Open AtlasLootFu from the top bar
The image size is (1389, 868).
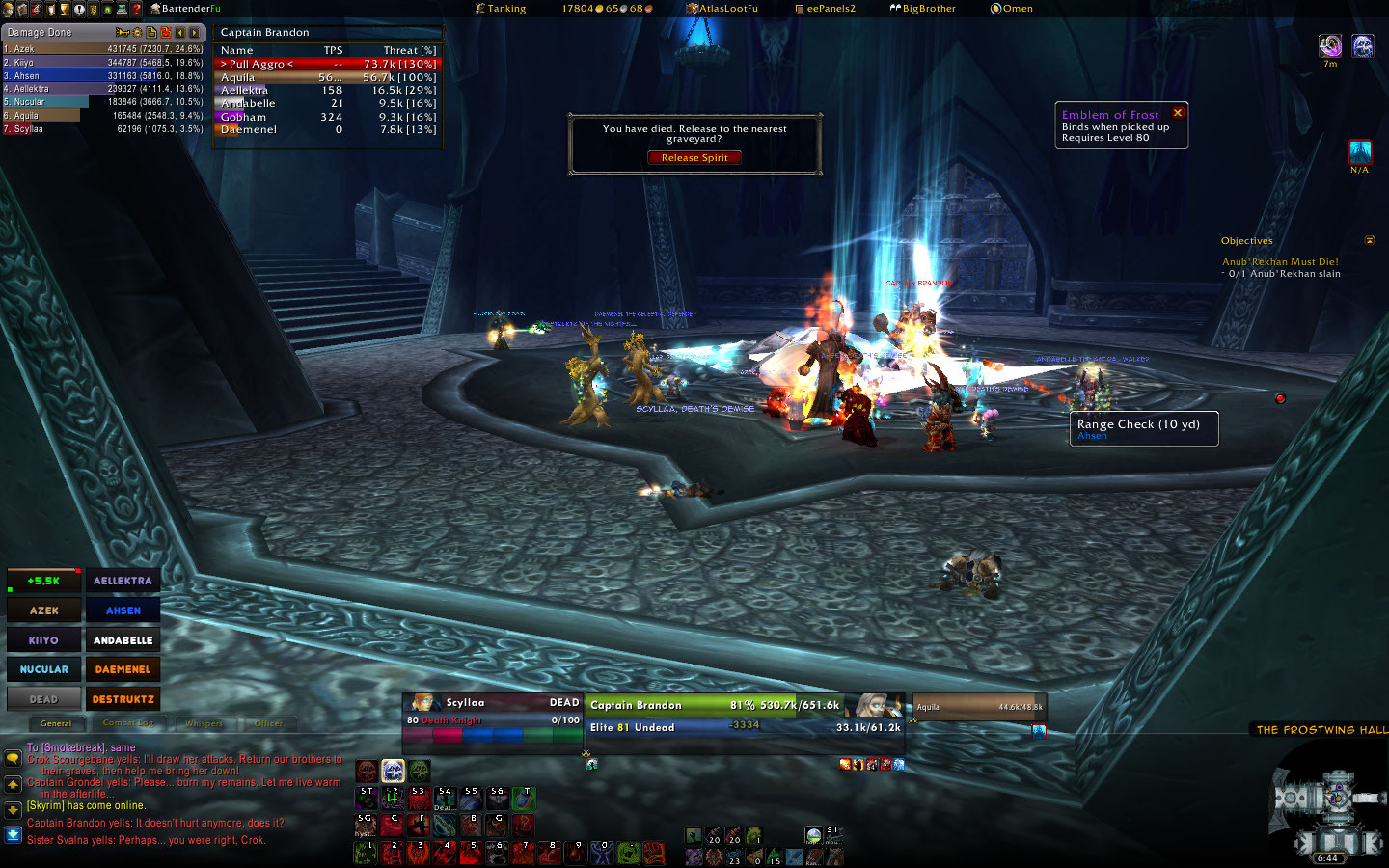point(722,9)
